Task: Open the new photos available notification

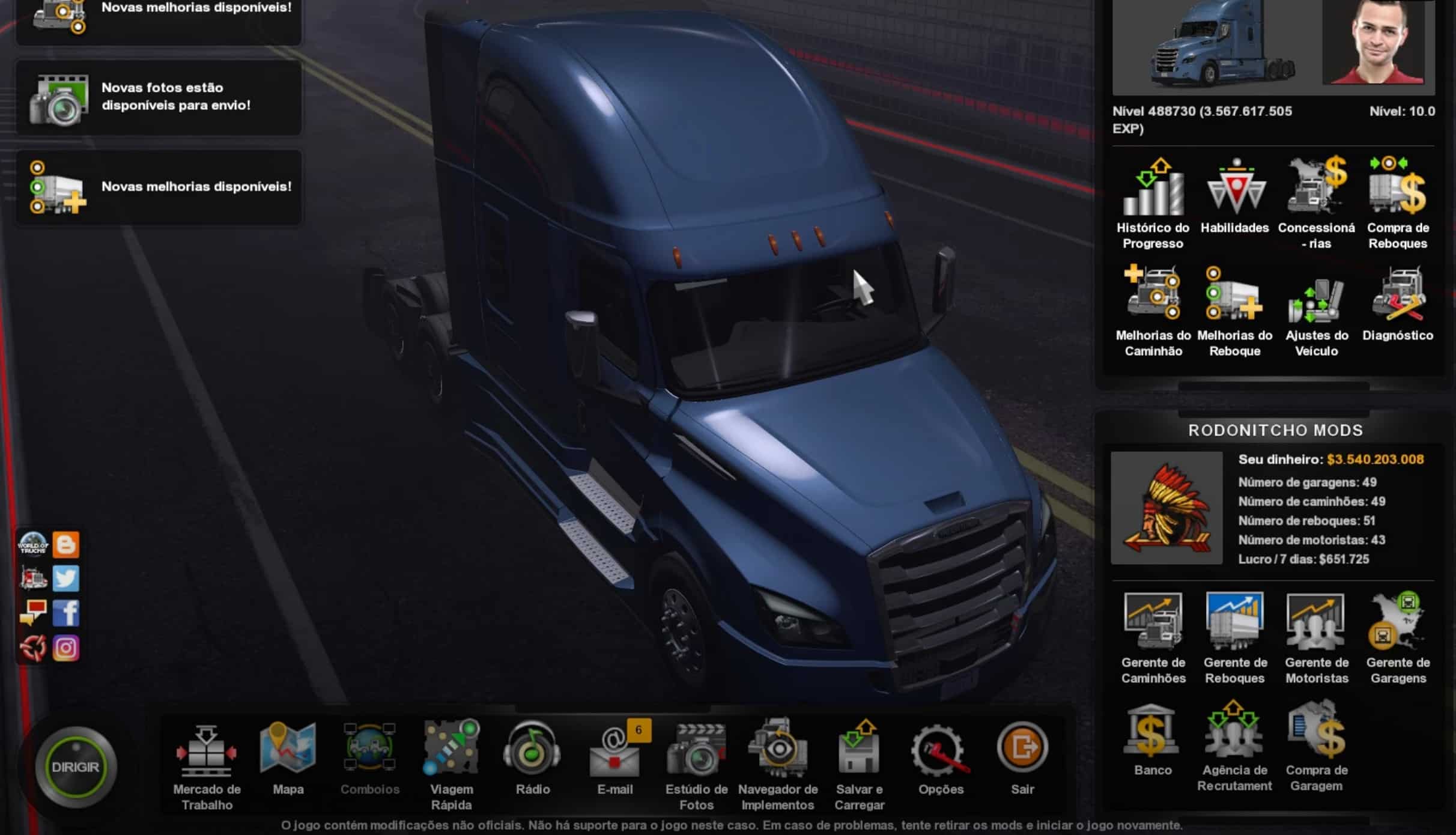Action: pyautogui.click(x=159, y=97)
